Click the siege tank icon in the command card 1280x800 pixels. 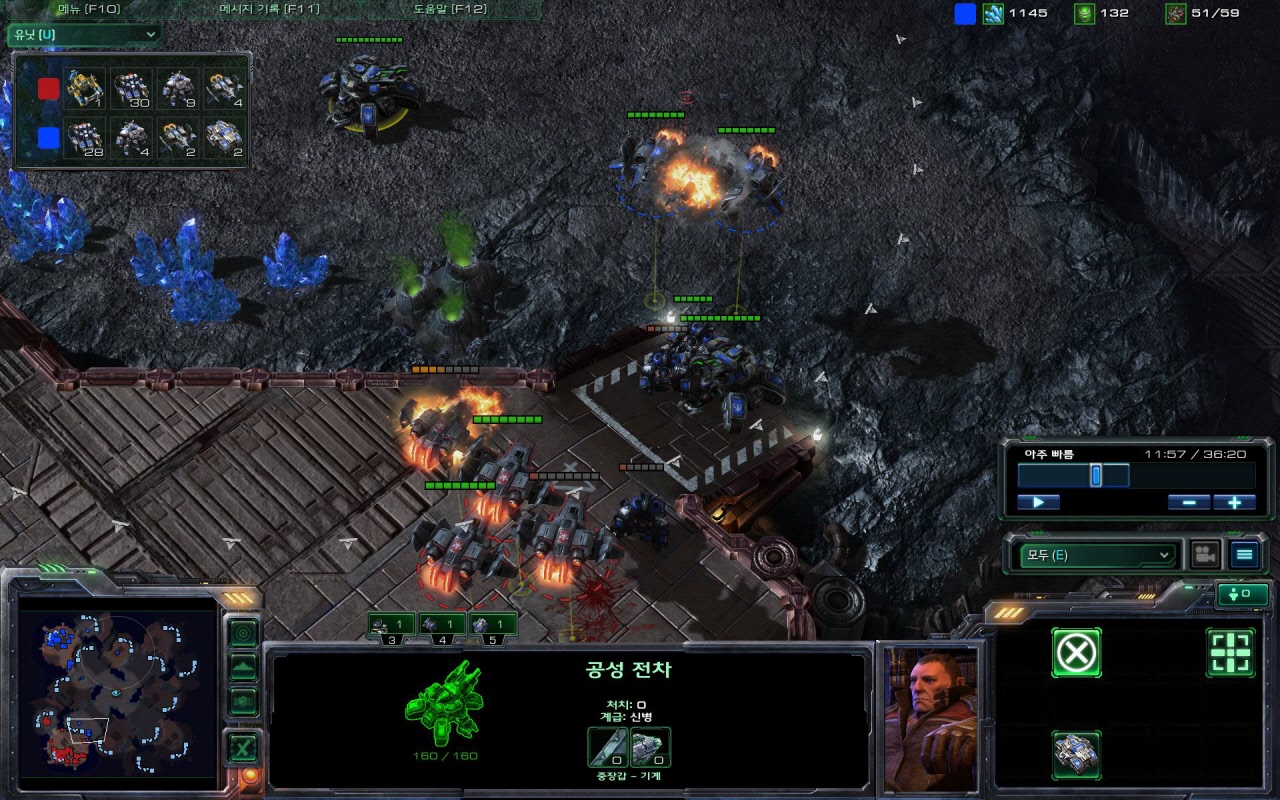(1076, 755)
